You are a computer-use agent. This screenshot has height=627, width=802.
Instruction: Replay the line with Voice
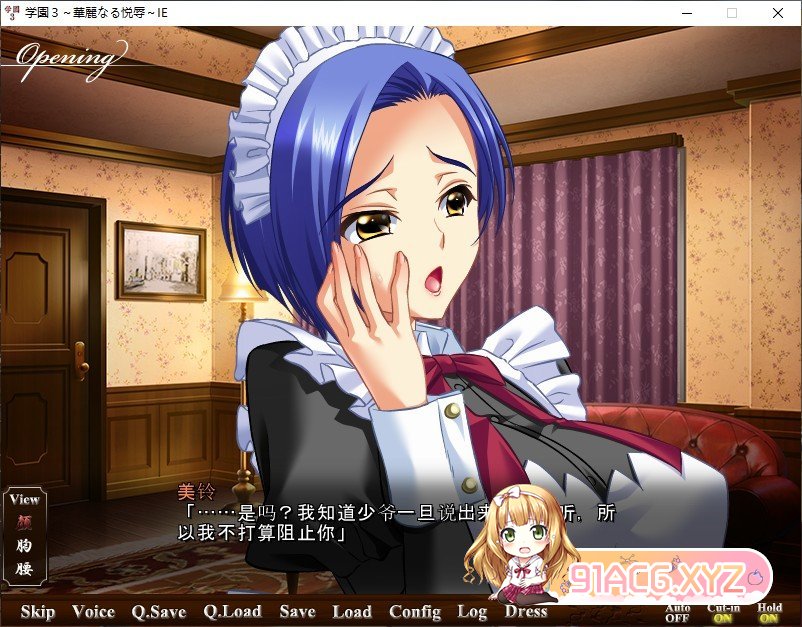point(93,612)
